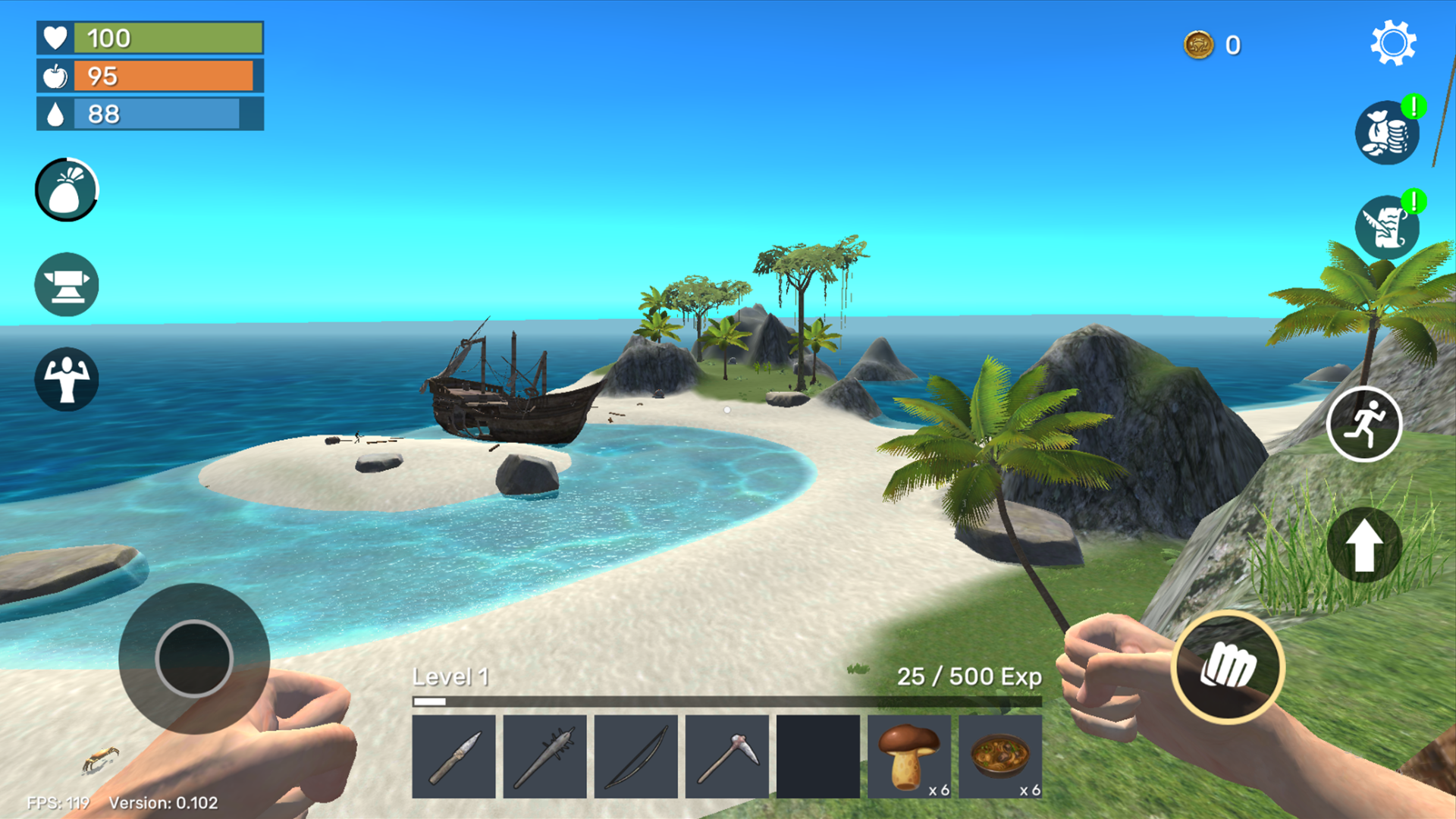Tap the empty hotbar slot
Screen dimensions: 1456x819
click(817, 757)
